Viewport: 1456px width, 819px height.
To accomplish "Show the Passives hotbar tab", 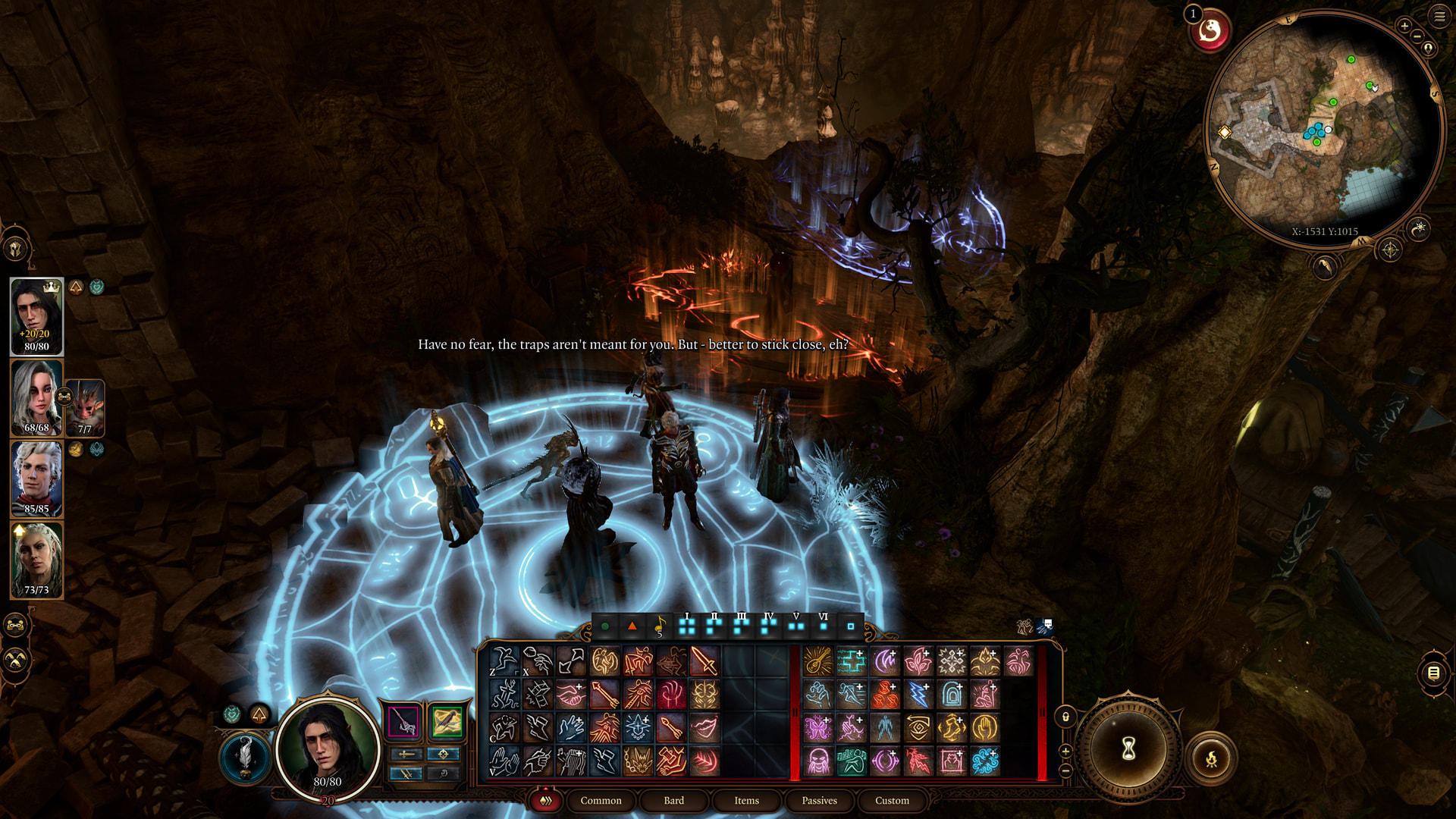I will click(x=819, y=801).
